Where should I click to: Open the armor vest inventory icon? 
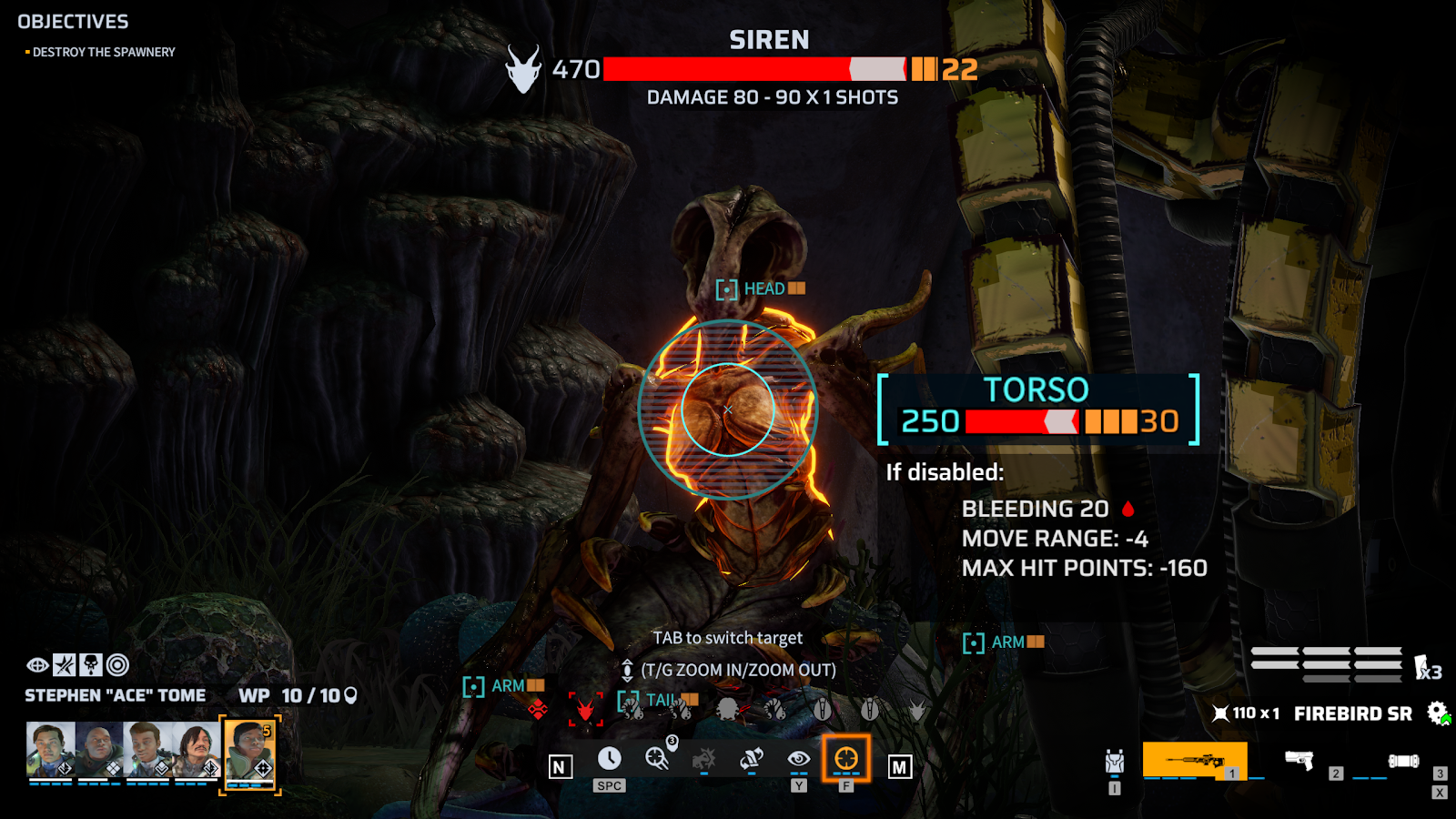[x=1115, y=762]
